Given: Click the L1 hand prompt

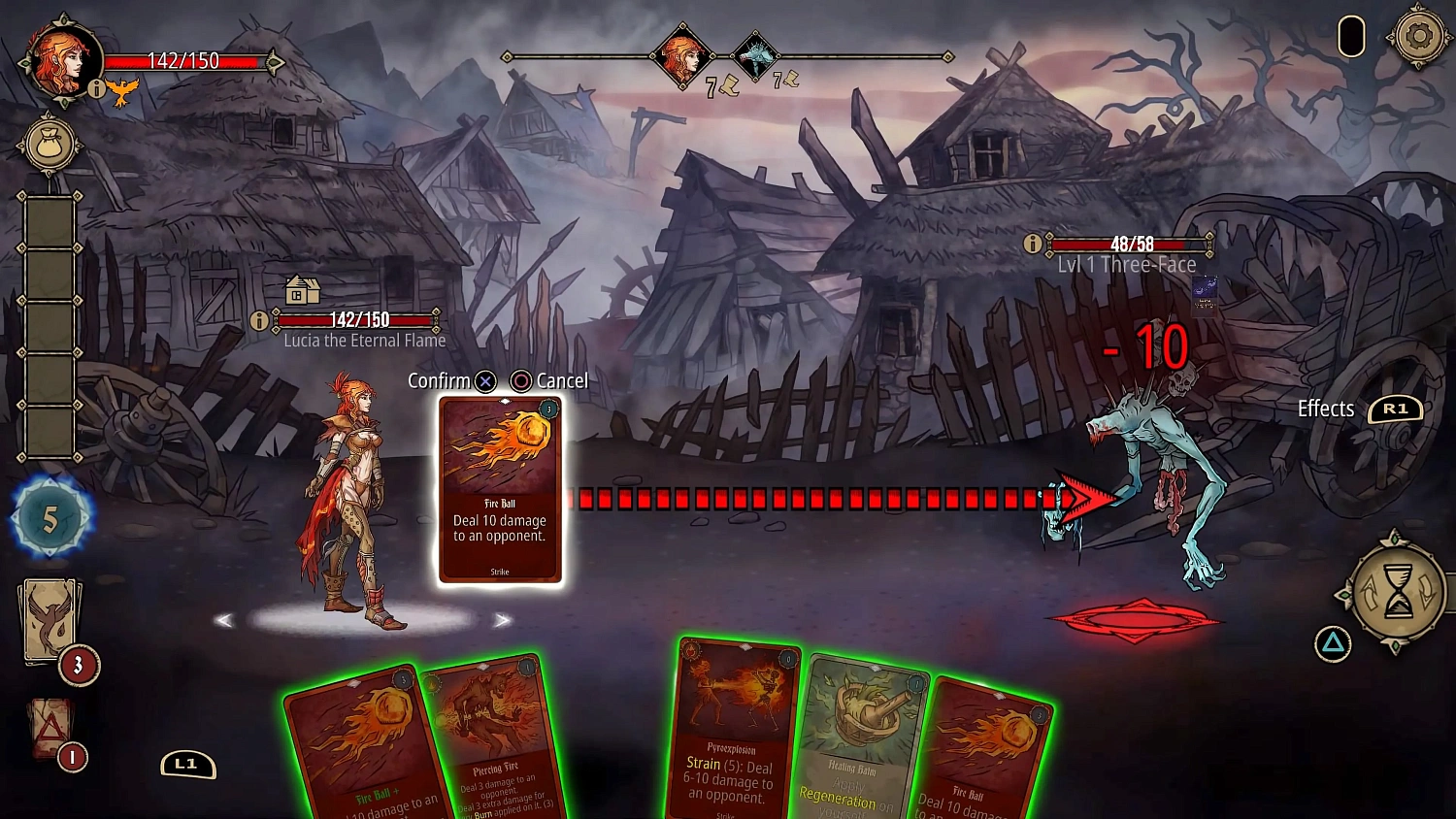Looking at the screenshot, I should click(187, 765).
